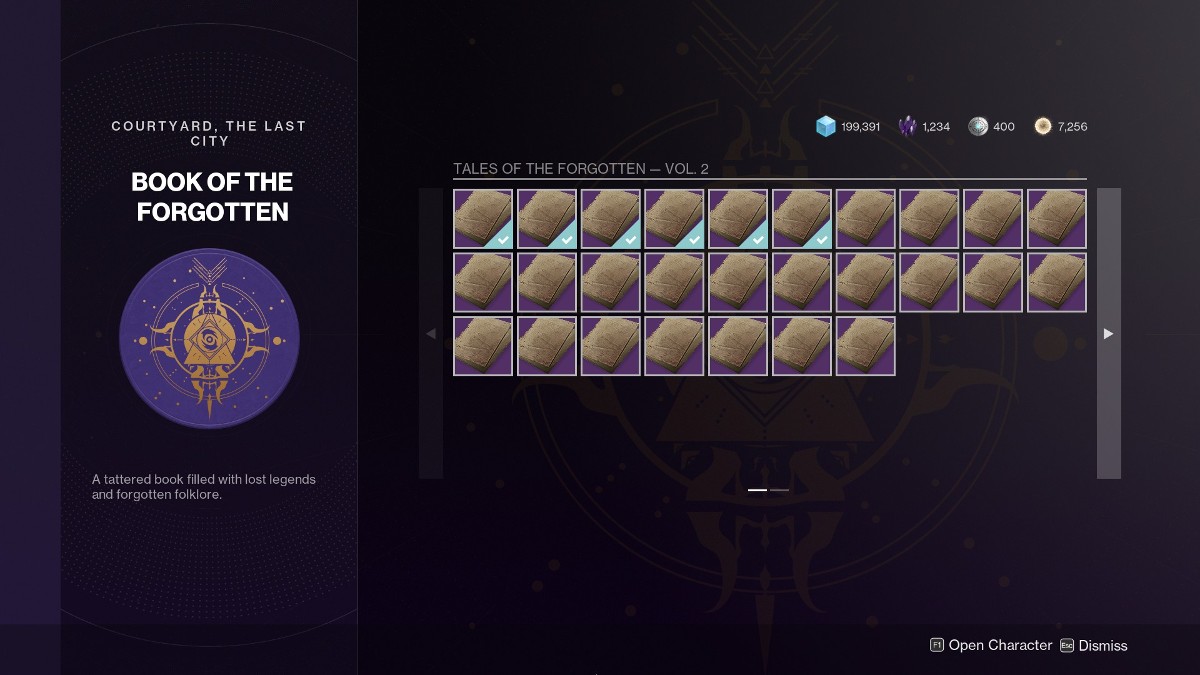Go to the next page of tales
The image size is (1200, 675).
click(1108, 333)
